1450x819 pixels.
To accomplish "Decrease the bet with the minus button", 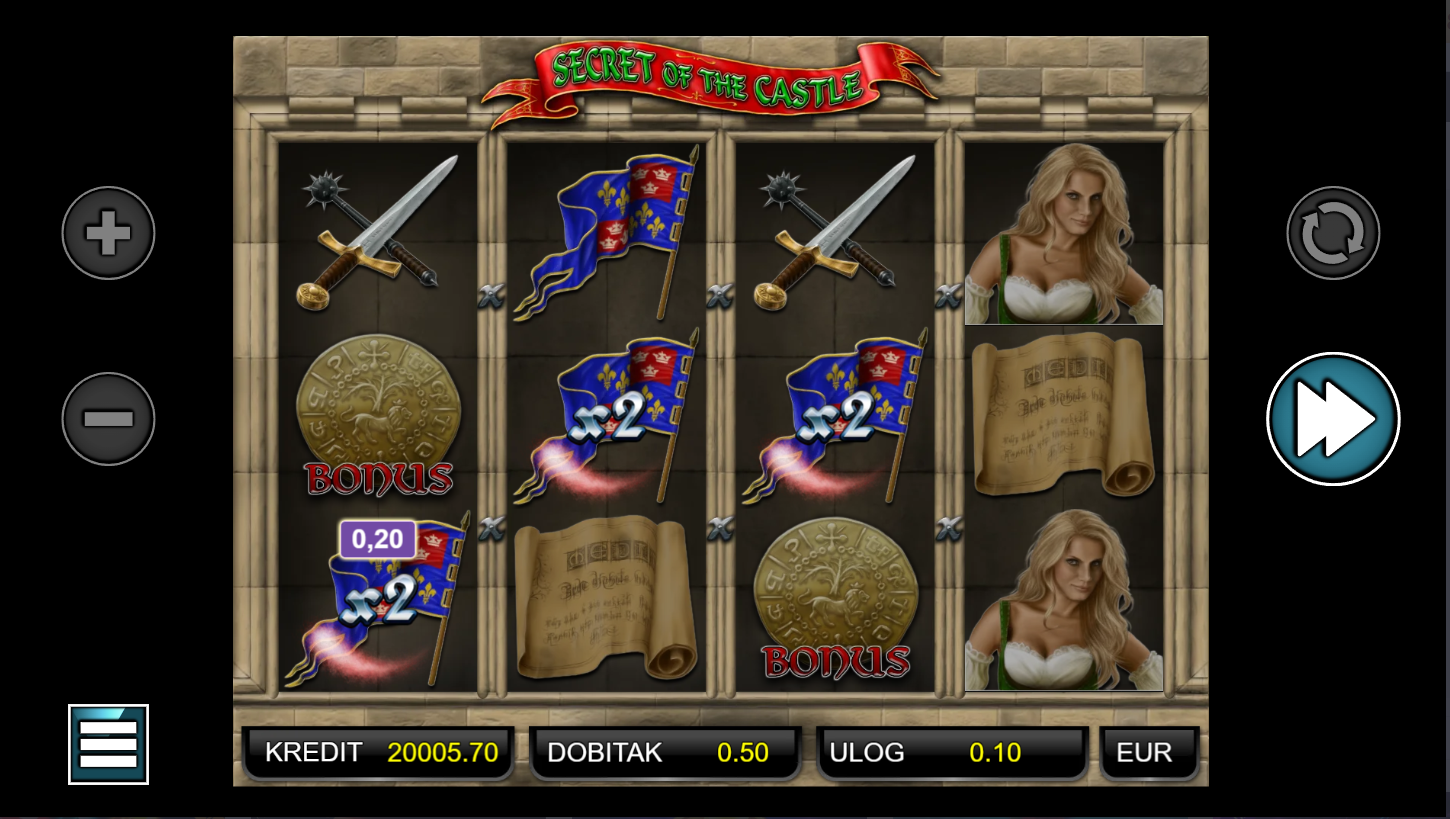I will coord(108,419).
